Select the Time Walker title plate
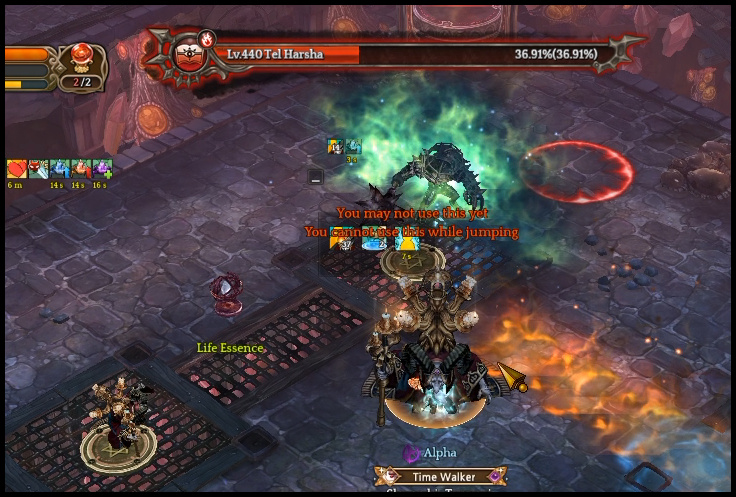Screen dimensions: 736x497 click(441, 477)
